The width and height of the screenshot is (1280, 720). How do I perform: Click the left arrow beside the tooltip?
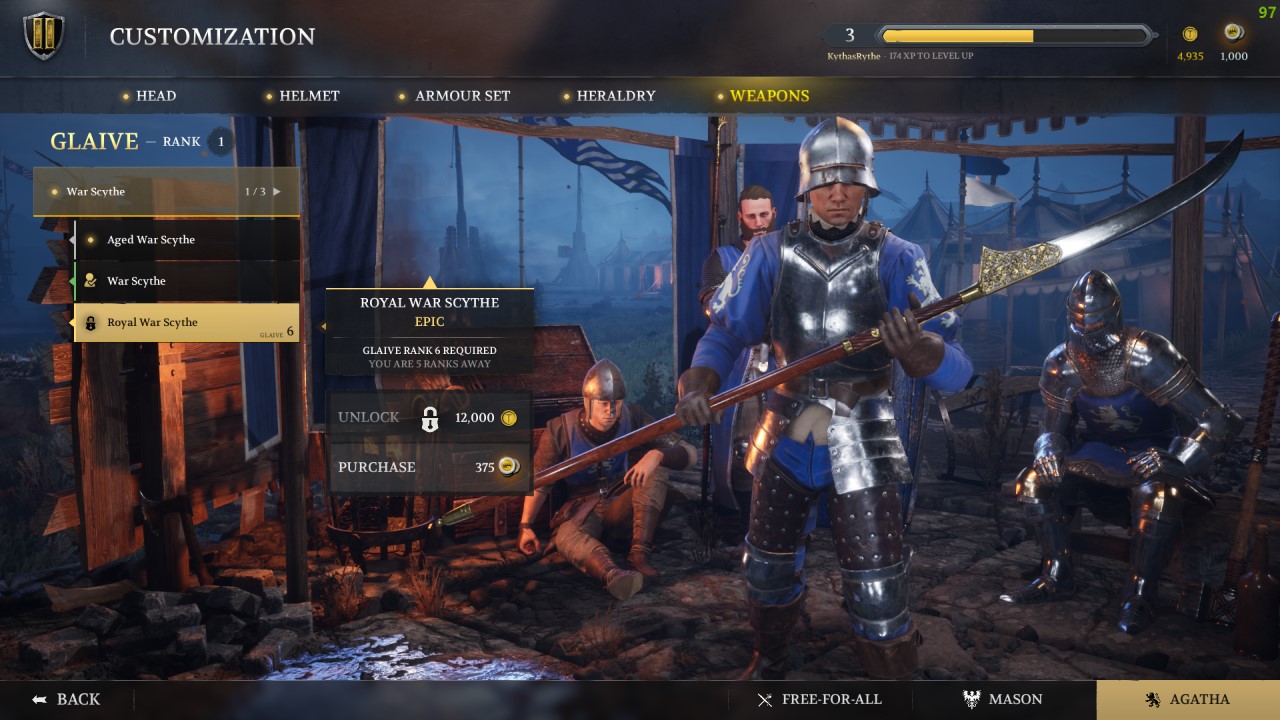pyautogui.click(x=322, y=325)
